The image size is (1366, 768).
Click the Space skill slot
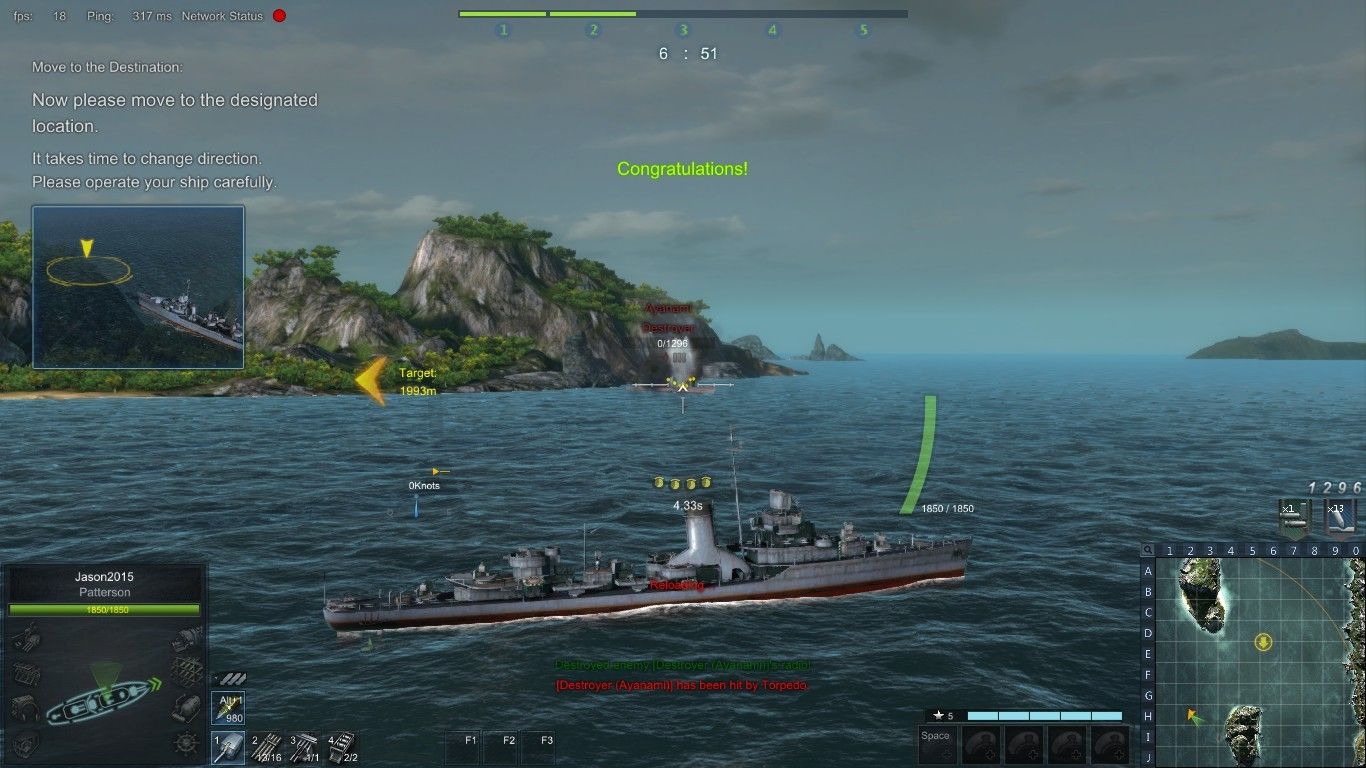pos(937,745)
